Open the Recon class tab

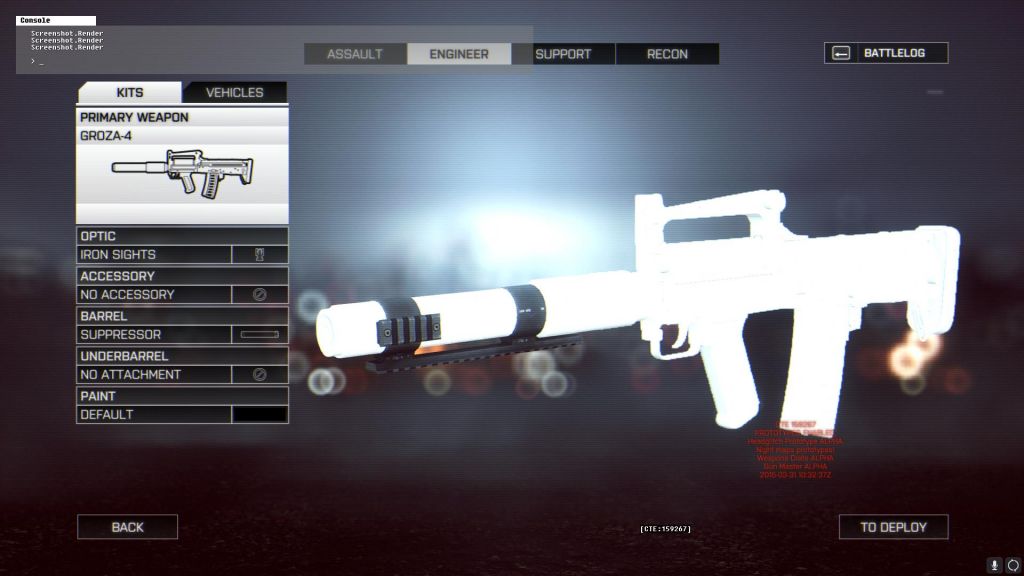coord(667,54)
